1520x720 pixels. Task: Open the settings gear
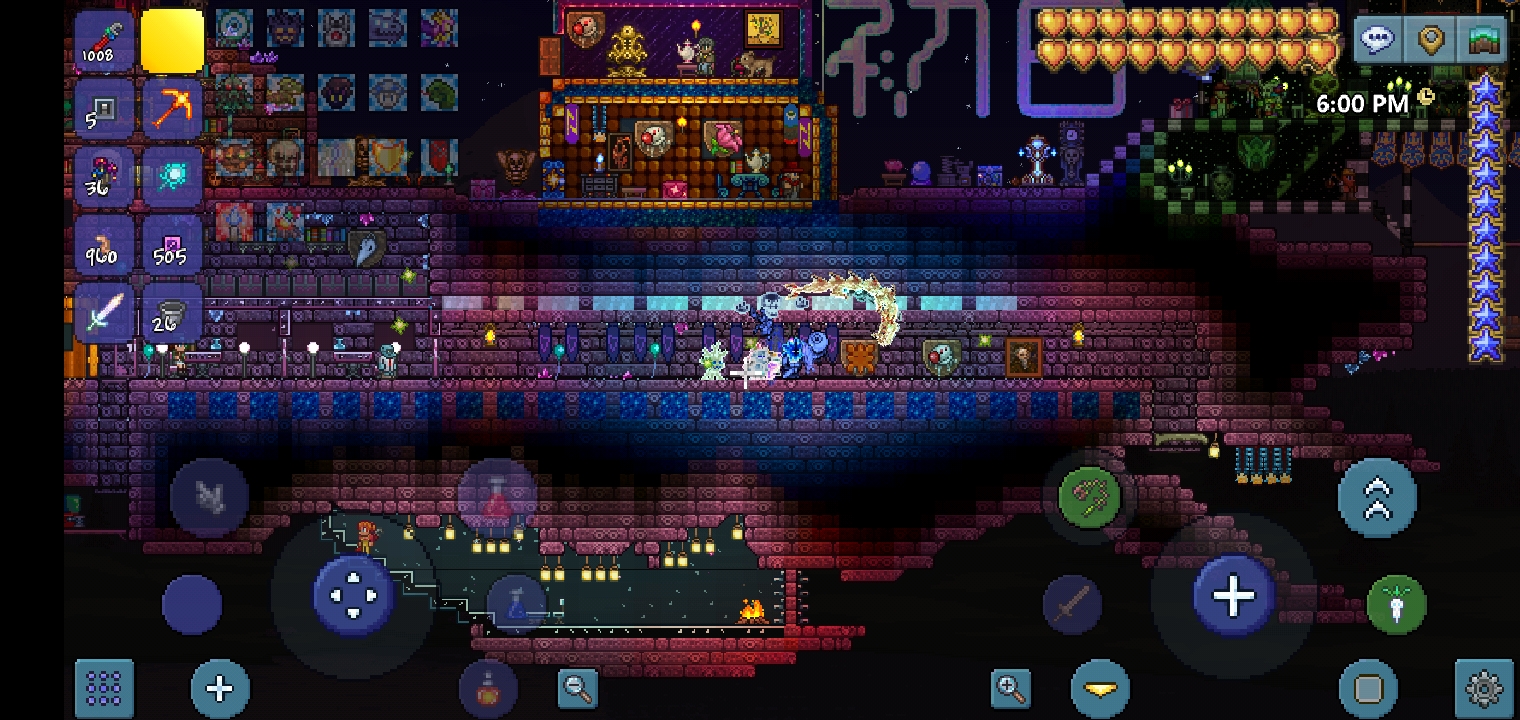pos(1484,688)
